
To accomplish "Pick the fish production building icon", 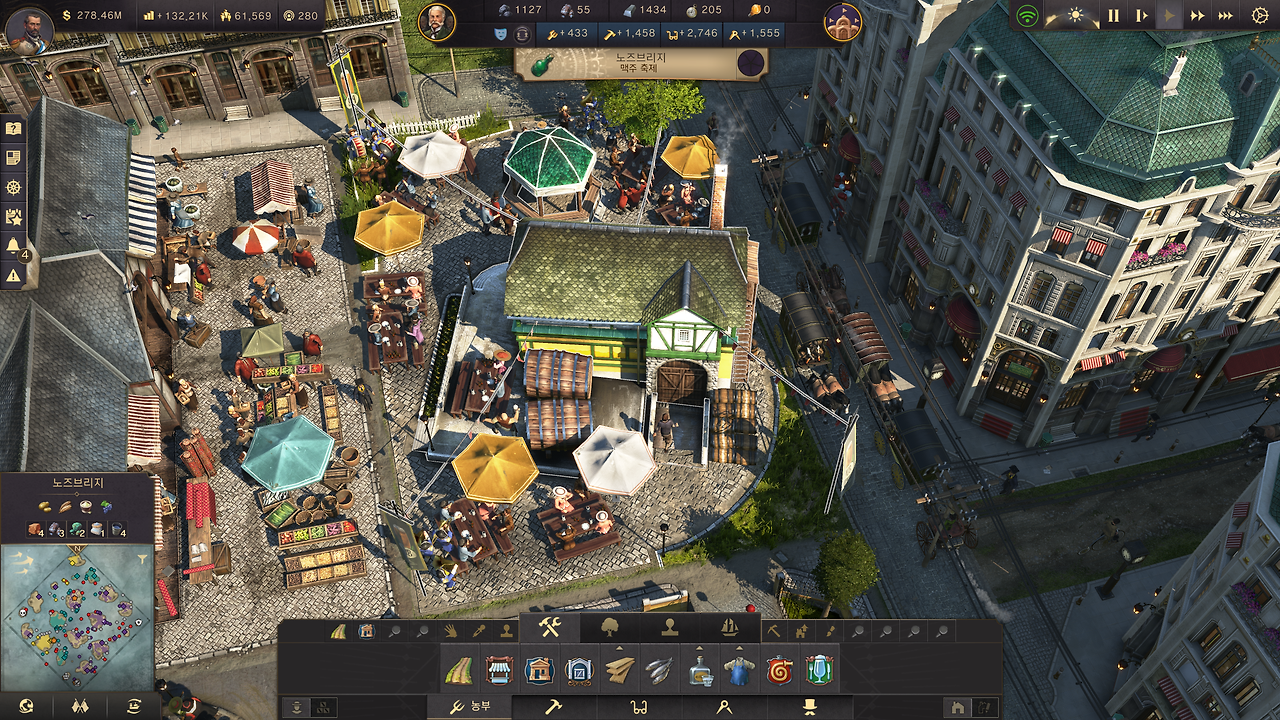I will tap(659, 670).
